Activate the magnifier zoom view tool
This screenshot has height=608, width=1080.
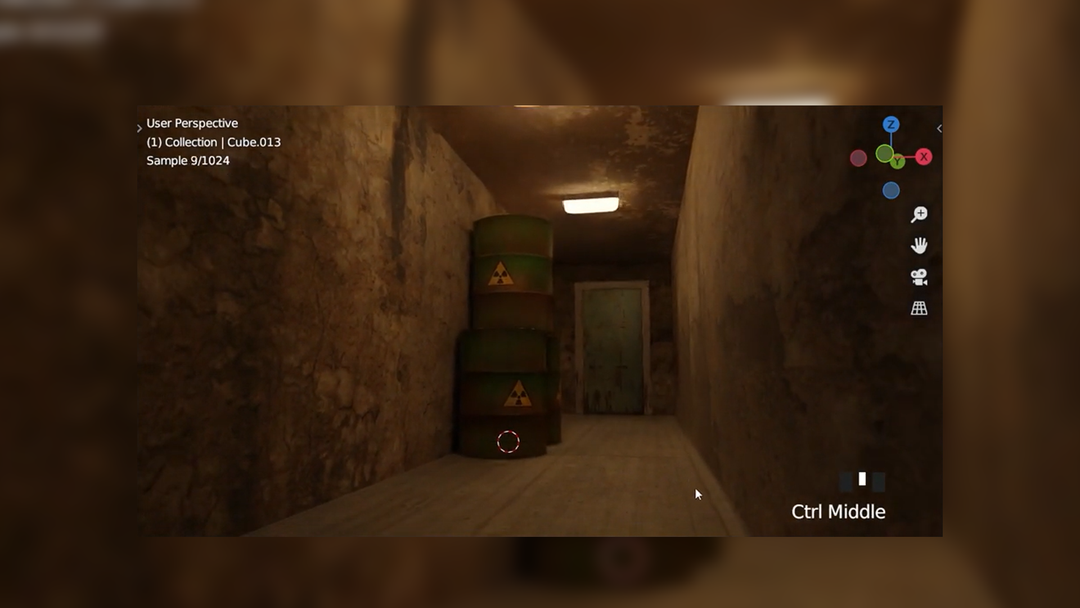pyautogui.click(x=919, y=215)
